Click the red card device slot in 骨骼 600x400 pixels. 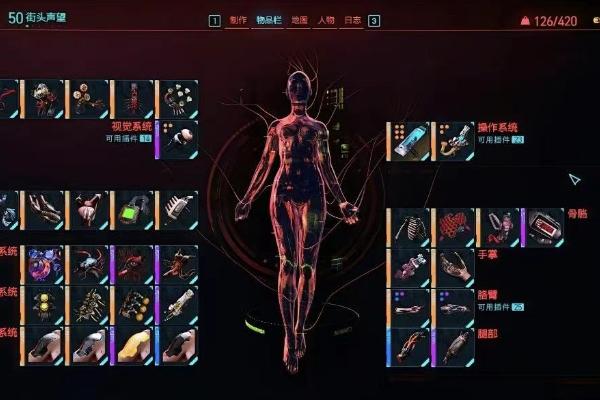(546, 227)
